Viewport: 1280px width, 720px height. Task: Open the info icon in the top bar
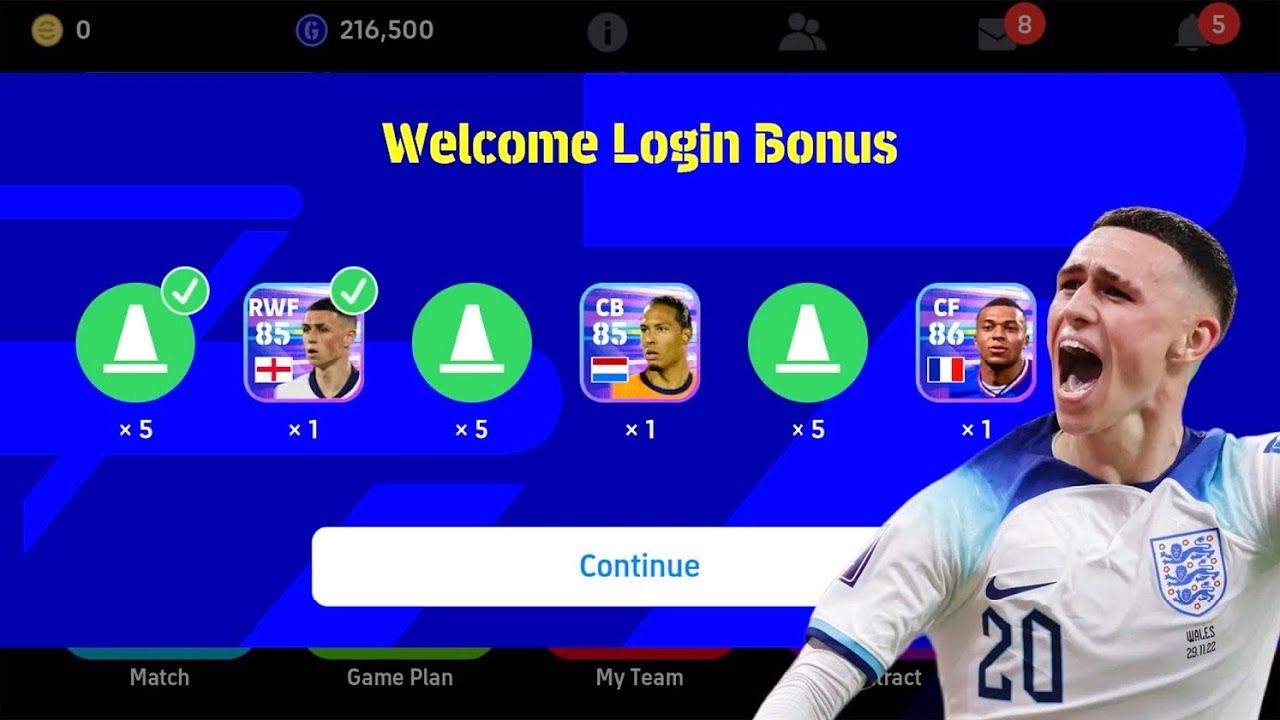coord(610,29)
